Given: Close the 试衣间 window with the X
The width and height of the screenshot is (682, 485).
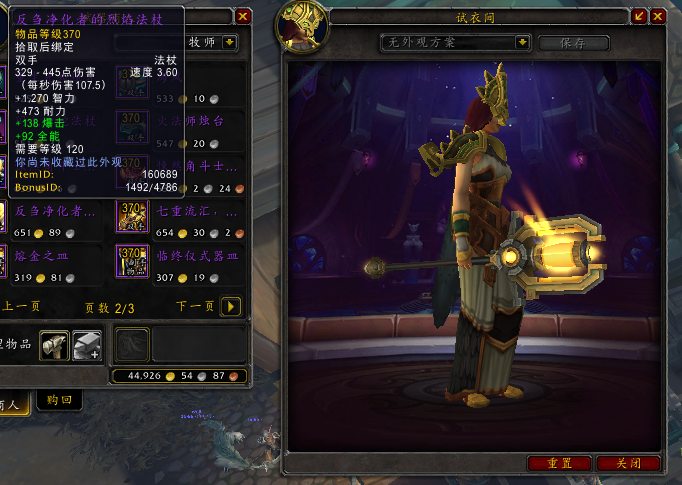Looking at the screenshot, I should tap(657, 16).
